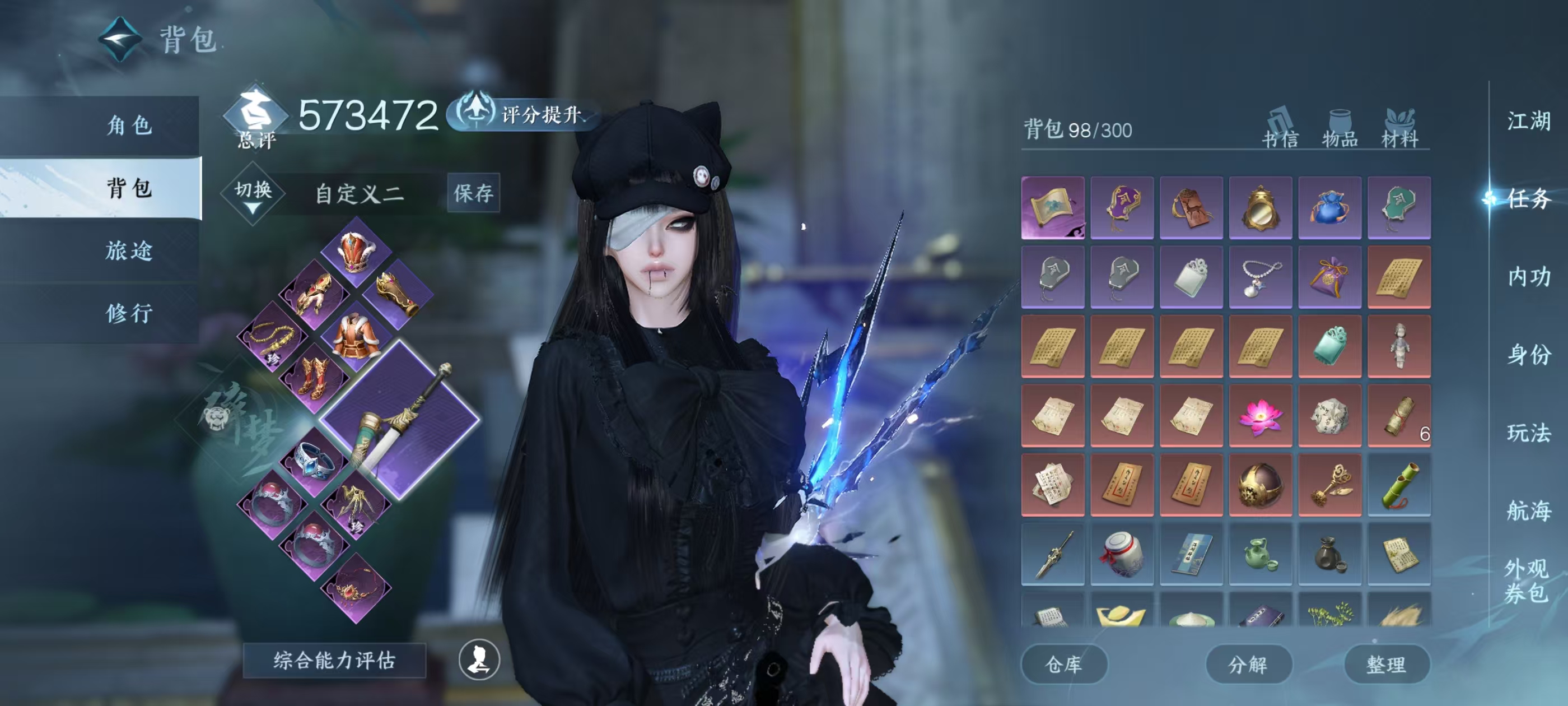Viewport: 1568px width, 706px height.
Task: Filter backpack by 物品
Action: click(1340, 129)
